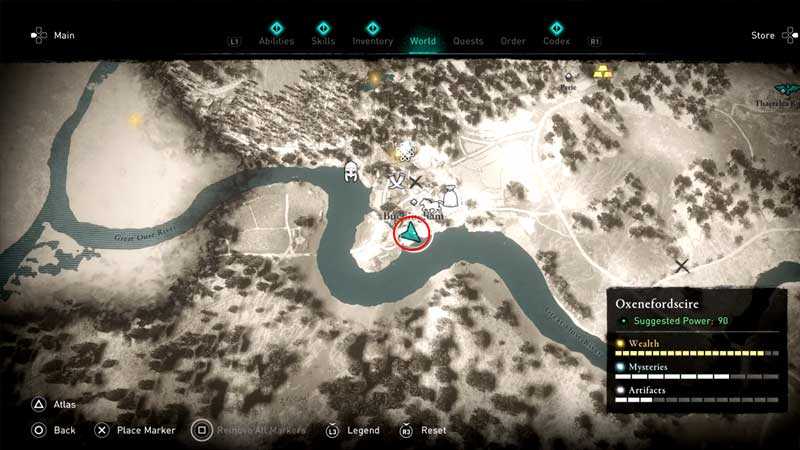Click the teal player arrow marker

[411, 233]
